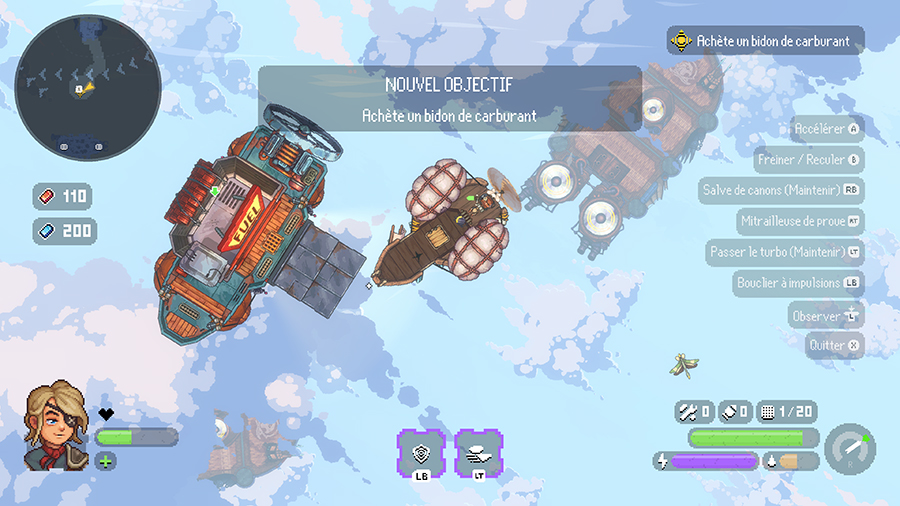Click the "Quitter" button
This screenshot has height=506, width=900.
834,345
